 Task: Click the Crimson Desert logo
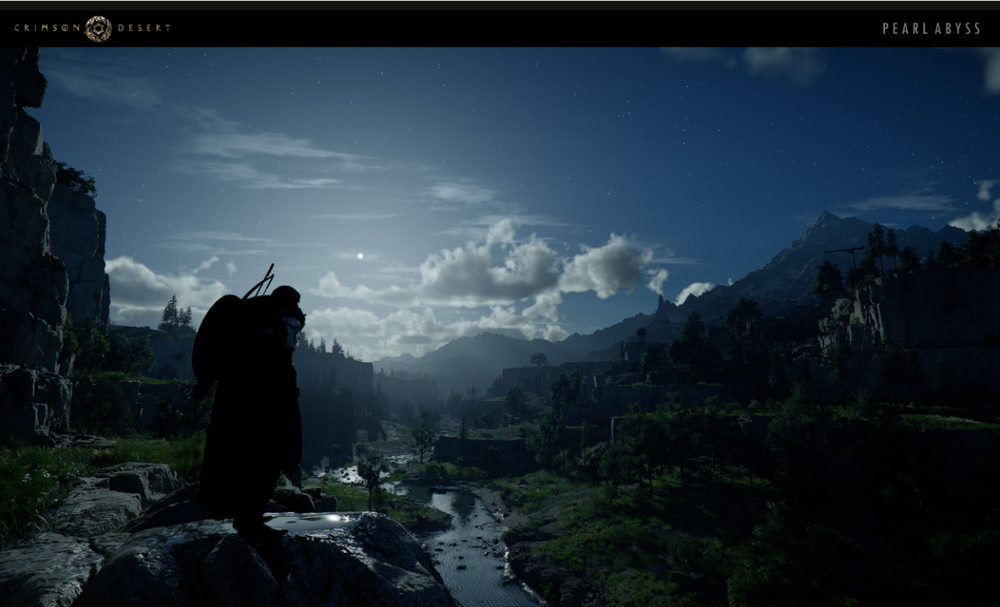(92, 28)
